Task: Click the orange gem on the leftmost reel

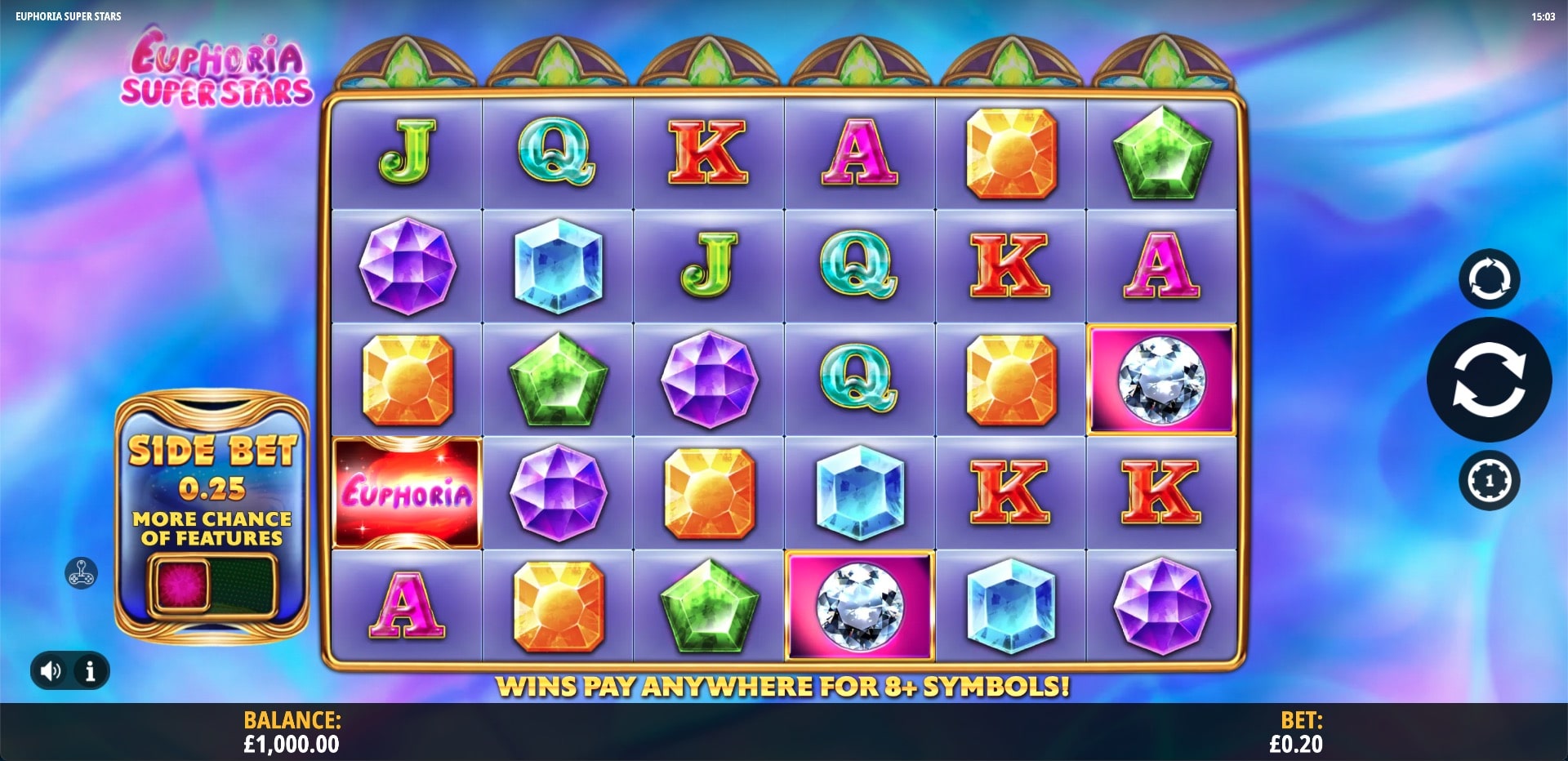Action: tap(408, 378)
